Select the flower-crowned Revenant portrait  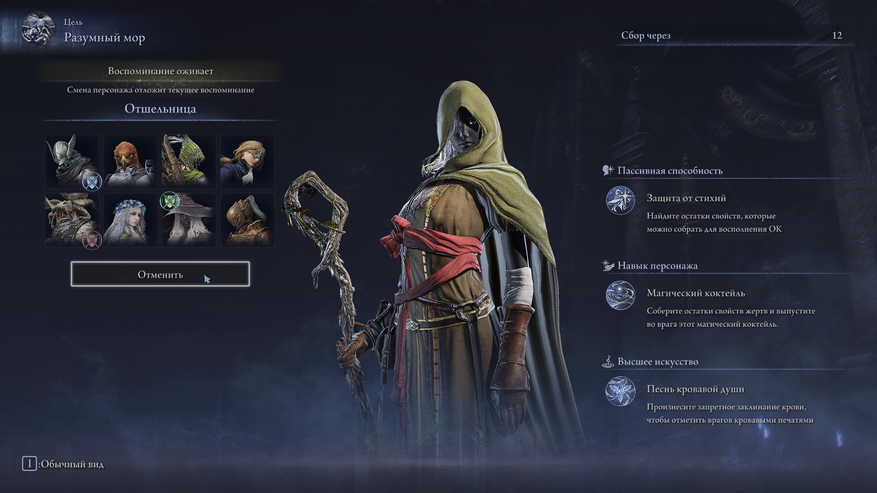(130, 219)
